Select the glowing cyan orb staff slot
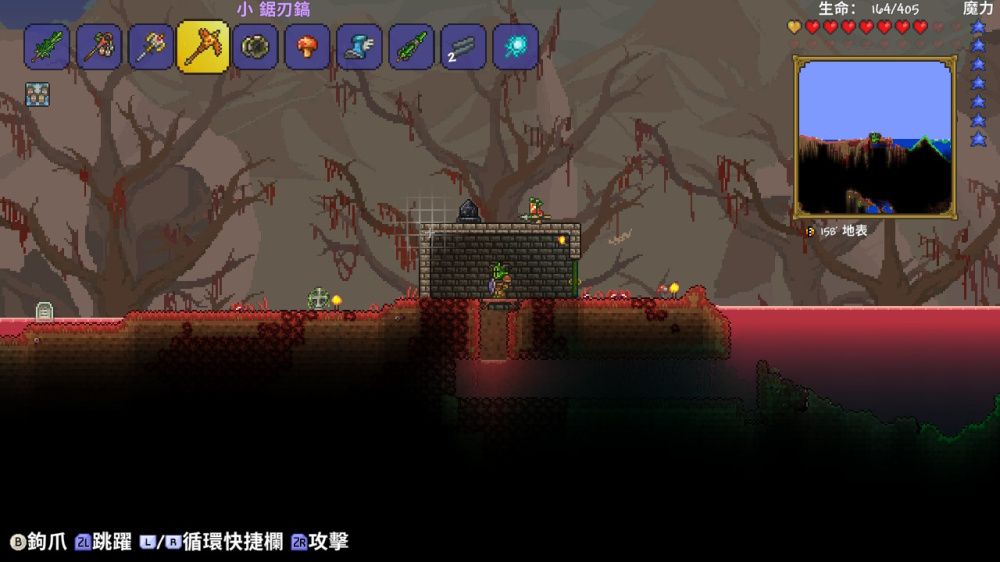This screenshot has height=562, width=1000. click(x=516, y=47)
